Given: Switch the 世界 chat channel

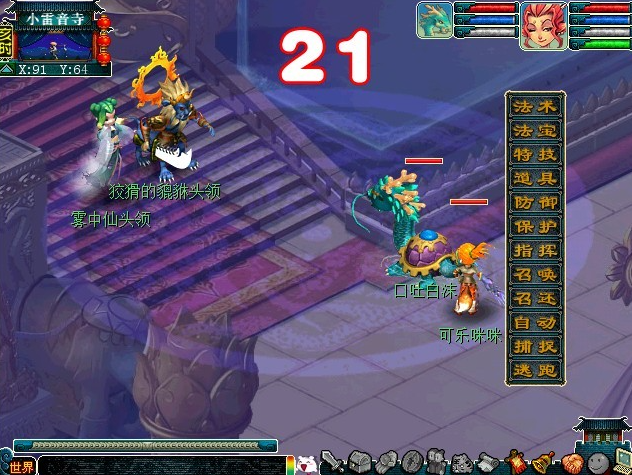Looking at the screenshot, I should pyautogui.click(x=21, y=466).
